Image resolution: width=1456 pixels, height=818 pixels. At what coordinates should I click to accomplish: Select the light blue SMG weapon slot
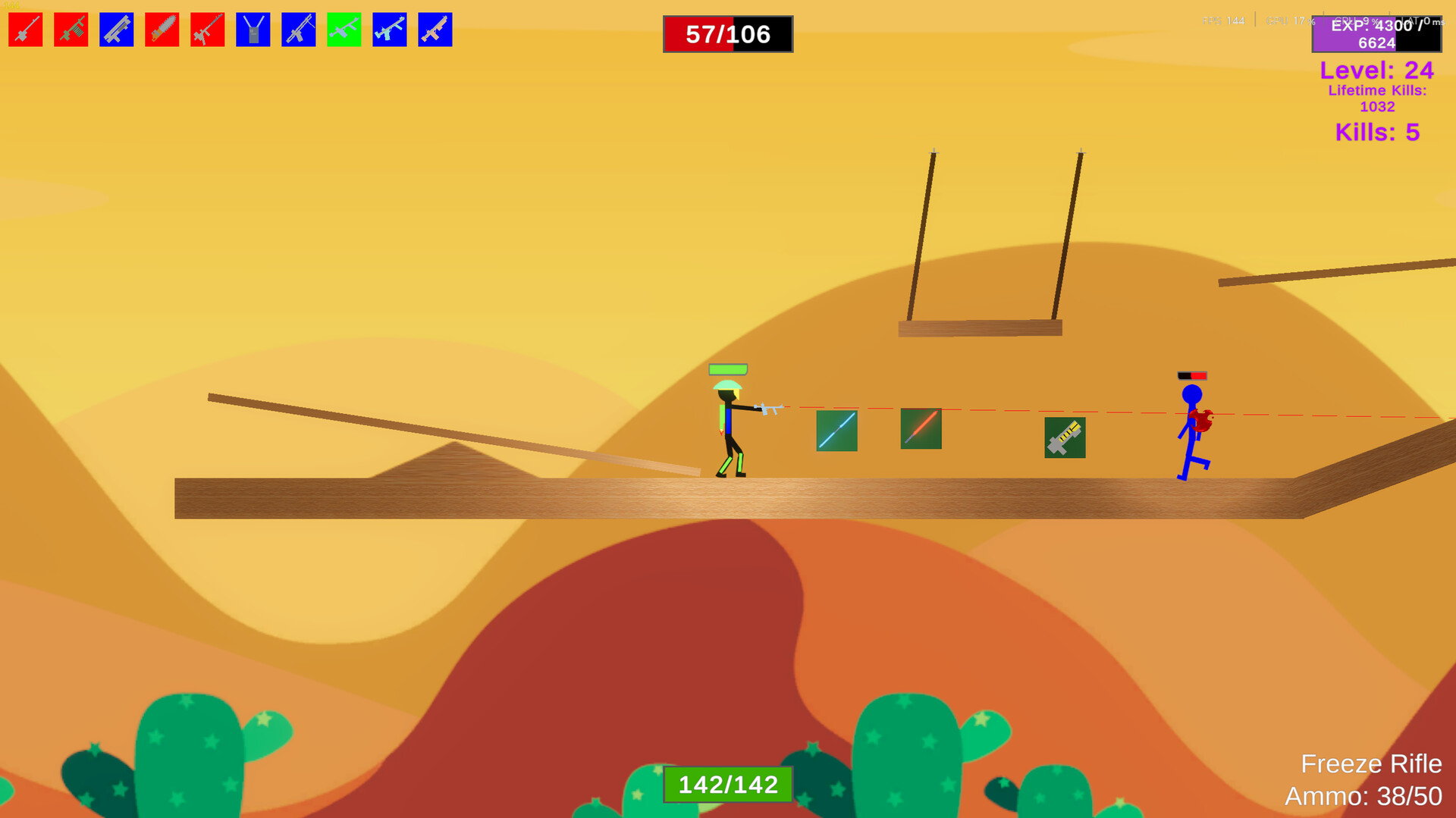click(389, 29)
